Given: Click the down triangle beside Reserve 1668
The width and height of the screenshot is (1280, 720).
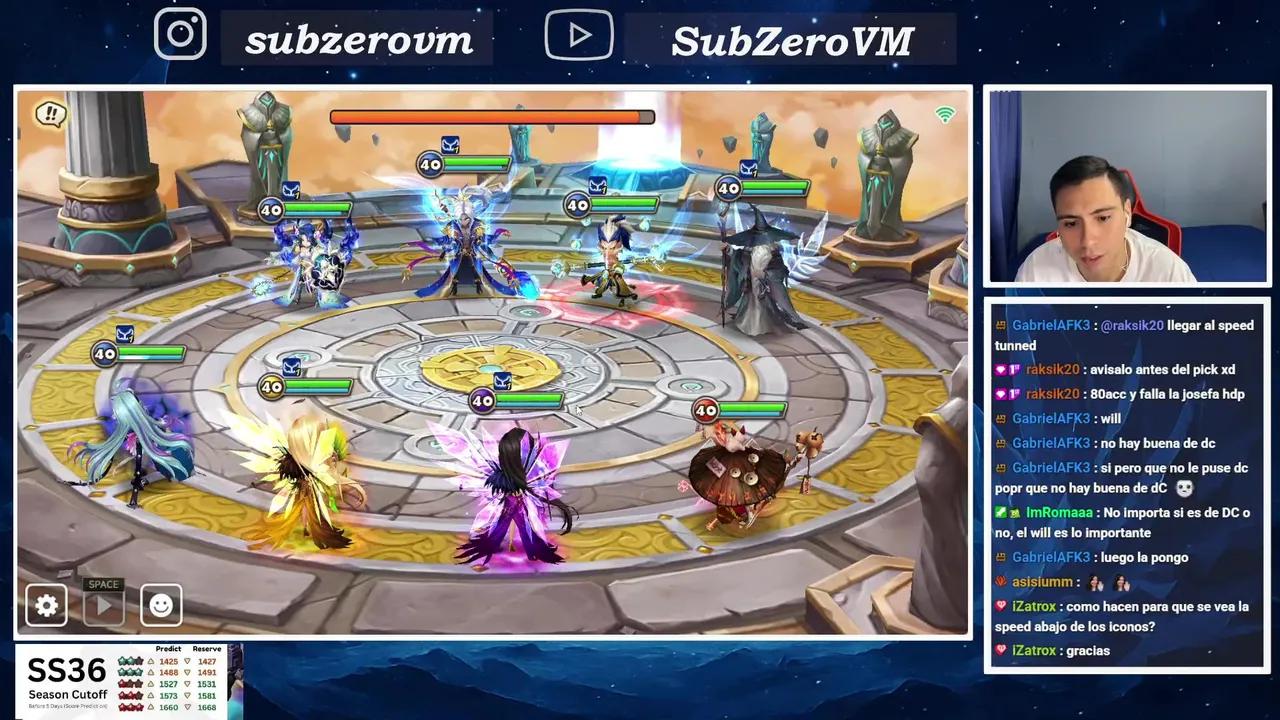Looking at the screenshot, I should pos(188,707).
